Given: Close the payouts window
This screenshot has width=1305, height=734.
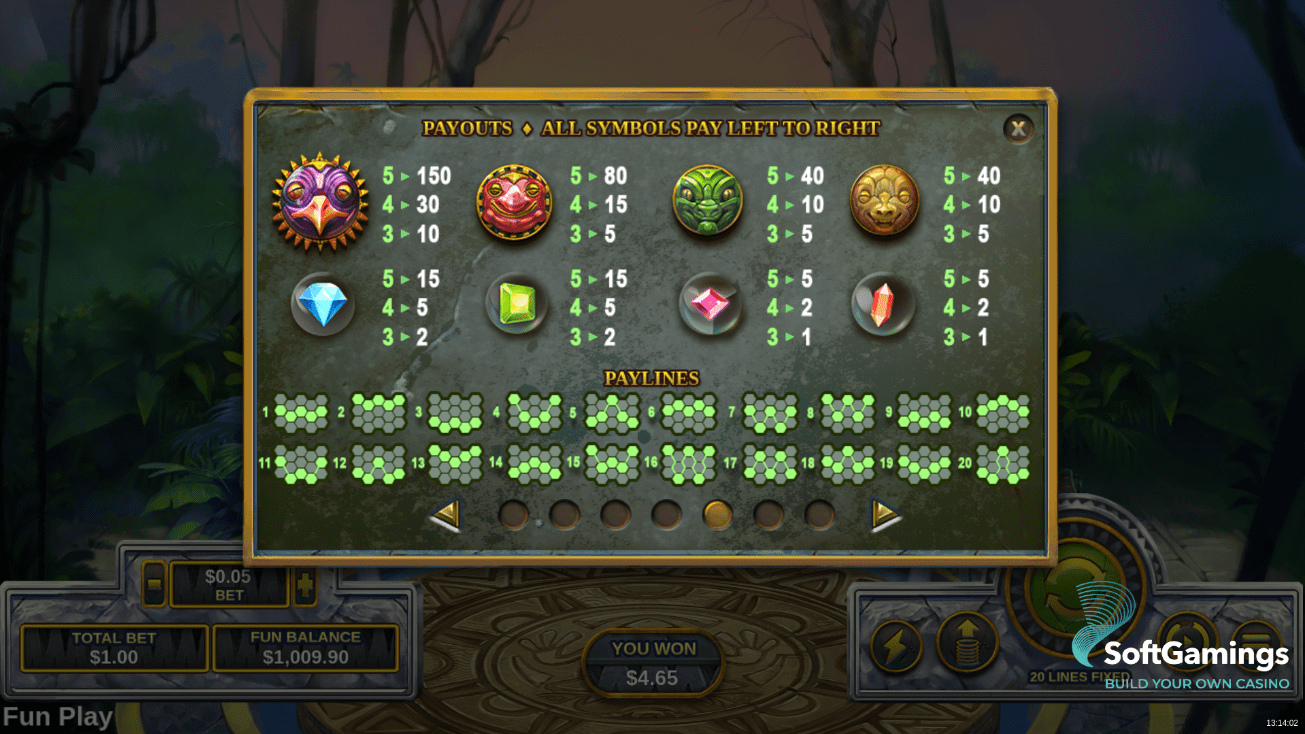Looking at the screenshot, I should point(1018,128).
